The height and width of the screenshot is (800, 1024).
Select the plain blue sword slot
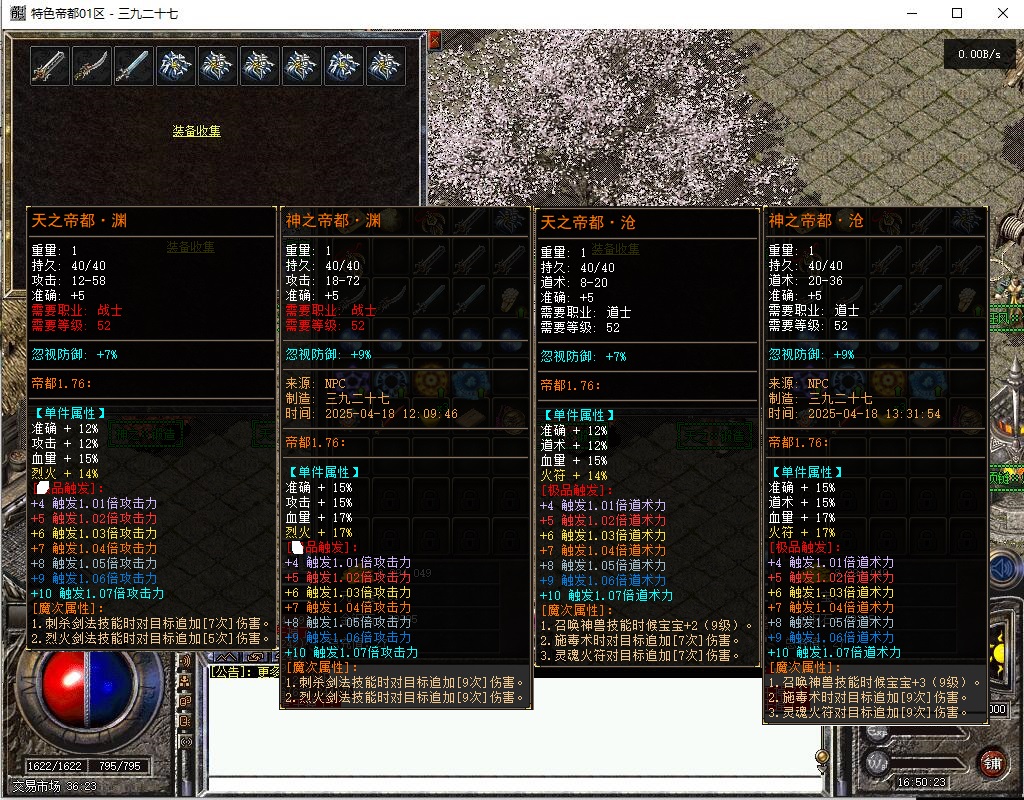point(133,66)
